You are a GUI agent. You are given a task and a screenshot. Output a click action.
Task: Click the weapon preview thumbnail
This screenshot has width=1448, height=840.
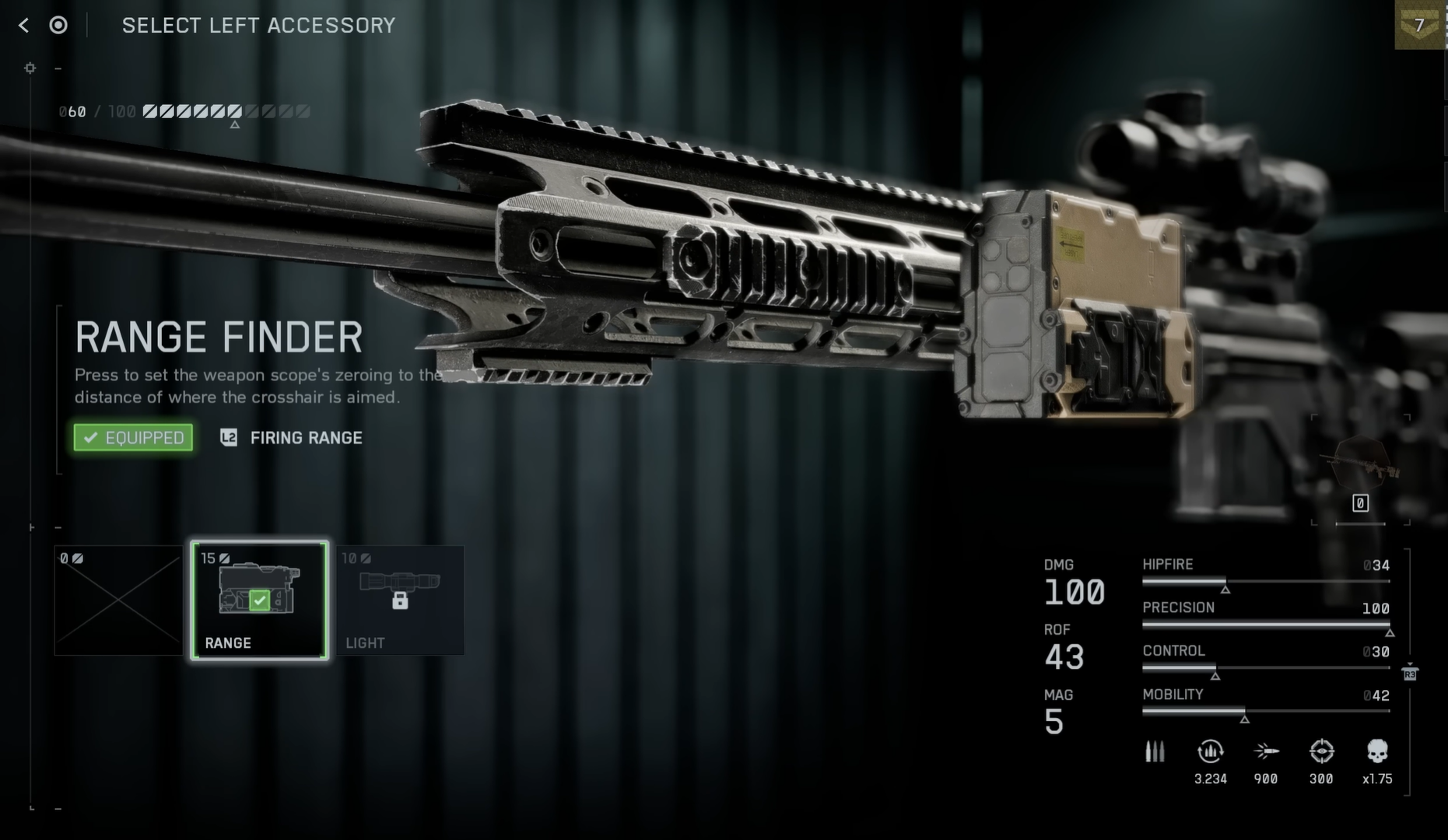(1360, 465)
